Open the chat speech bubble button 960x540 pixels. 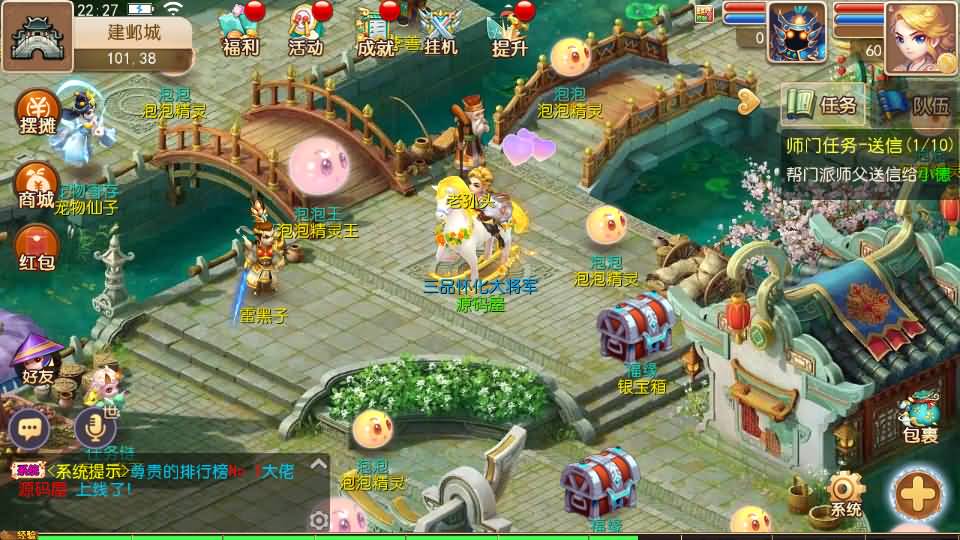29,428
